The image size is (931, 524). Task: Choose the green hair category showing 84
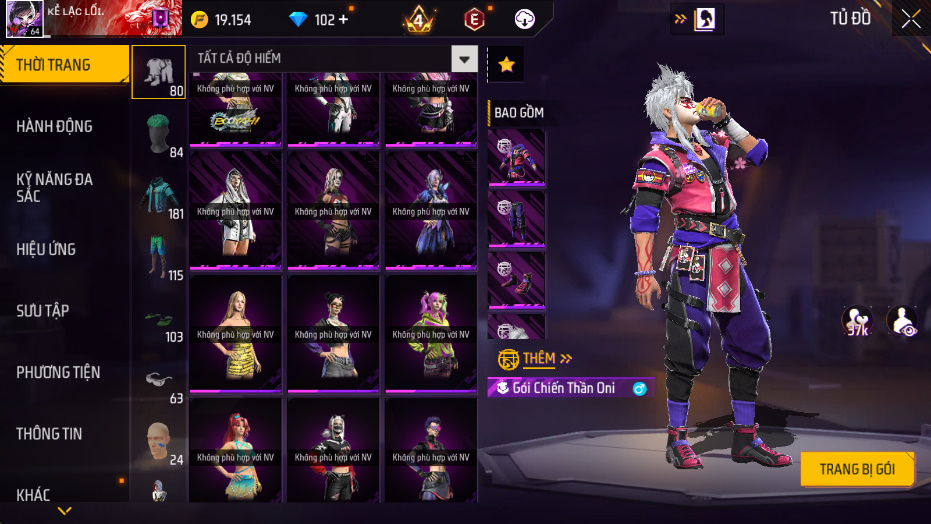(x=158, y=134)
